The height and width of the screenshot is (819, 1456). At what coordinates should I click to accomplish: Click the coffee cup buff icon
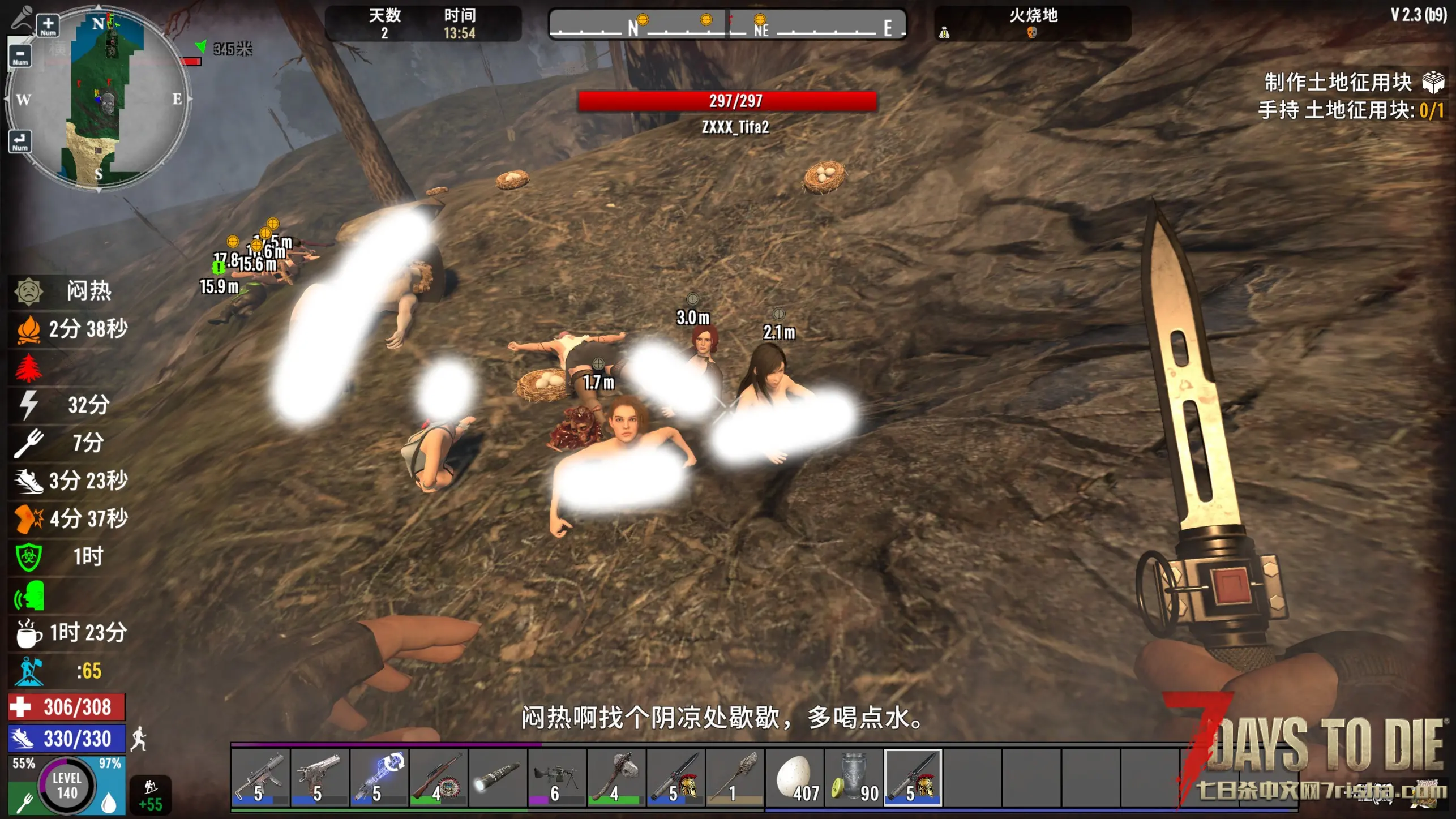point(28,633)
